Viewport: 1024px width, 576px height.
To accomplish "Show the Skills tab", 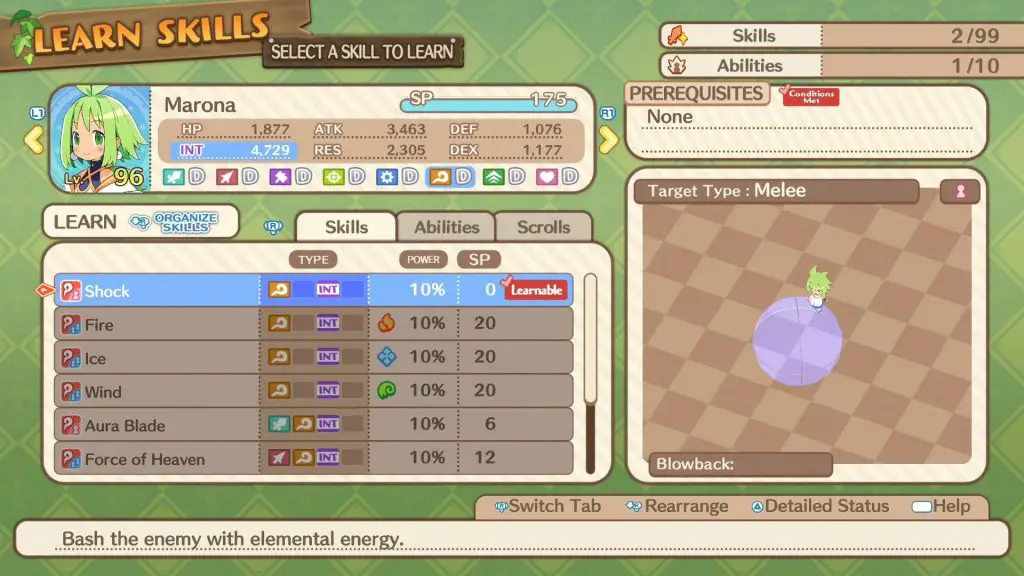I will click(346, 227).
